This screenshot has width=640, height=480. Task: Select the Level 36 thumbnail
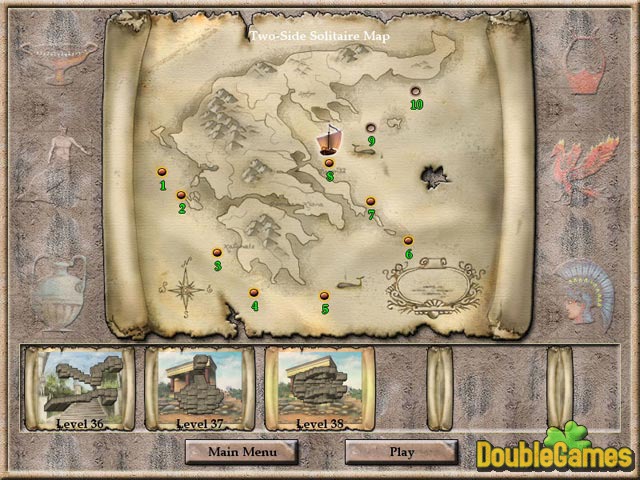[78, 387]
